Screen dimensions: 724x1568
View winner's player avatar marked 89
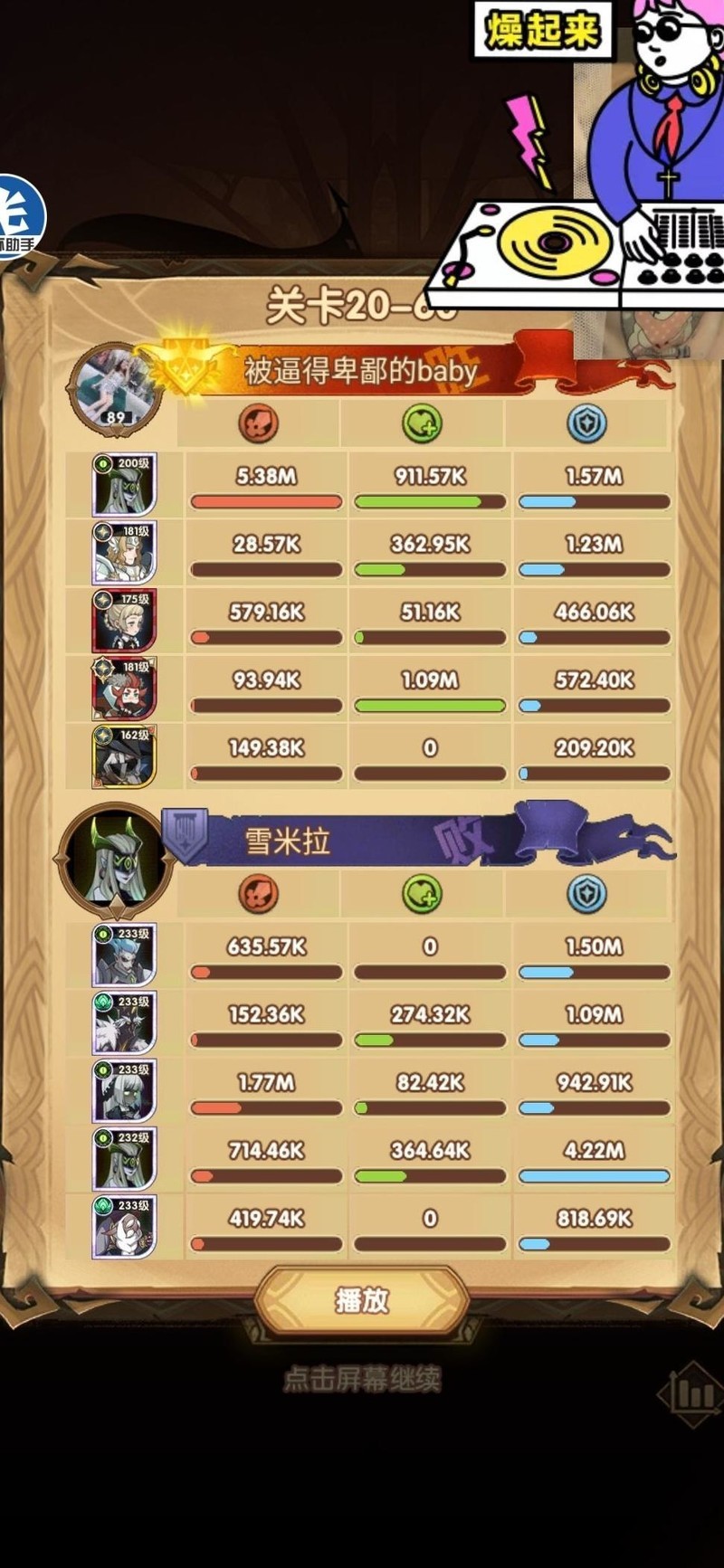coord(116,387)
